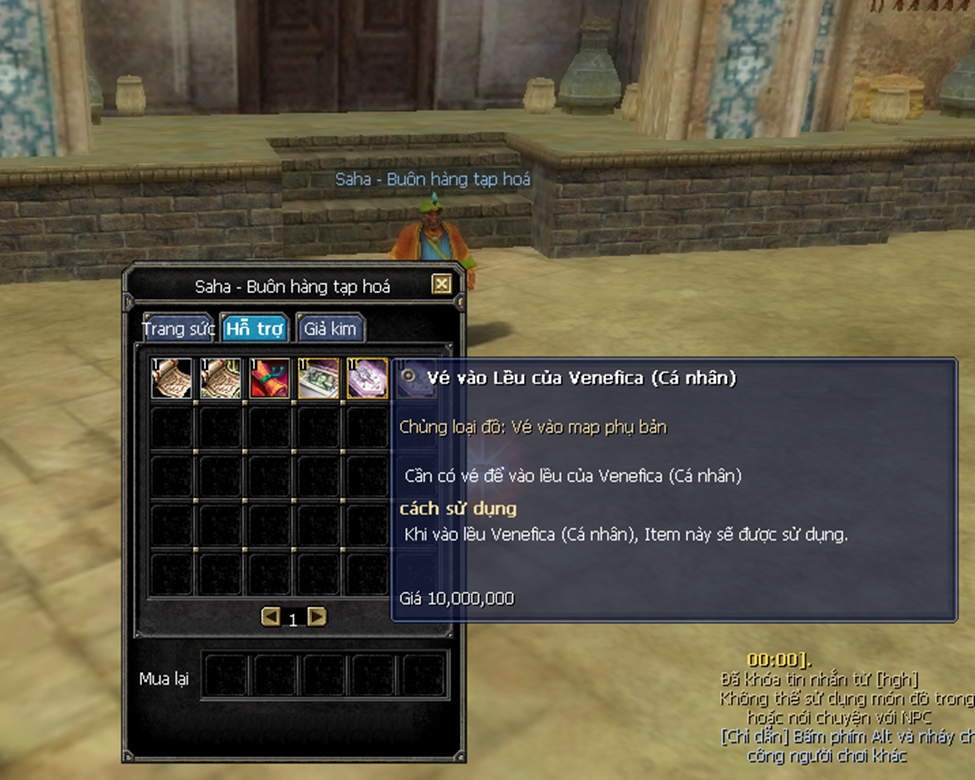
Task: Select the red scroll with green ribbon
Action: (270, 379)
